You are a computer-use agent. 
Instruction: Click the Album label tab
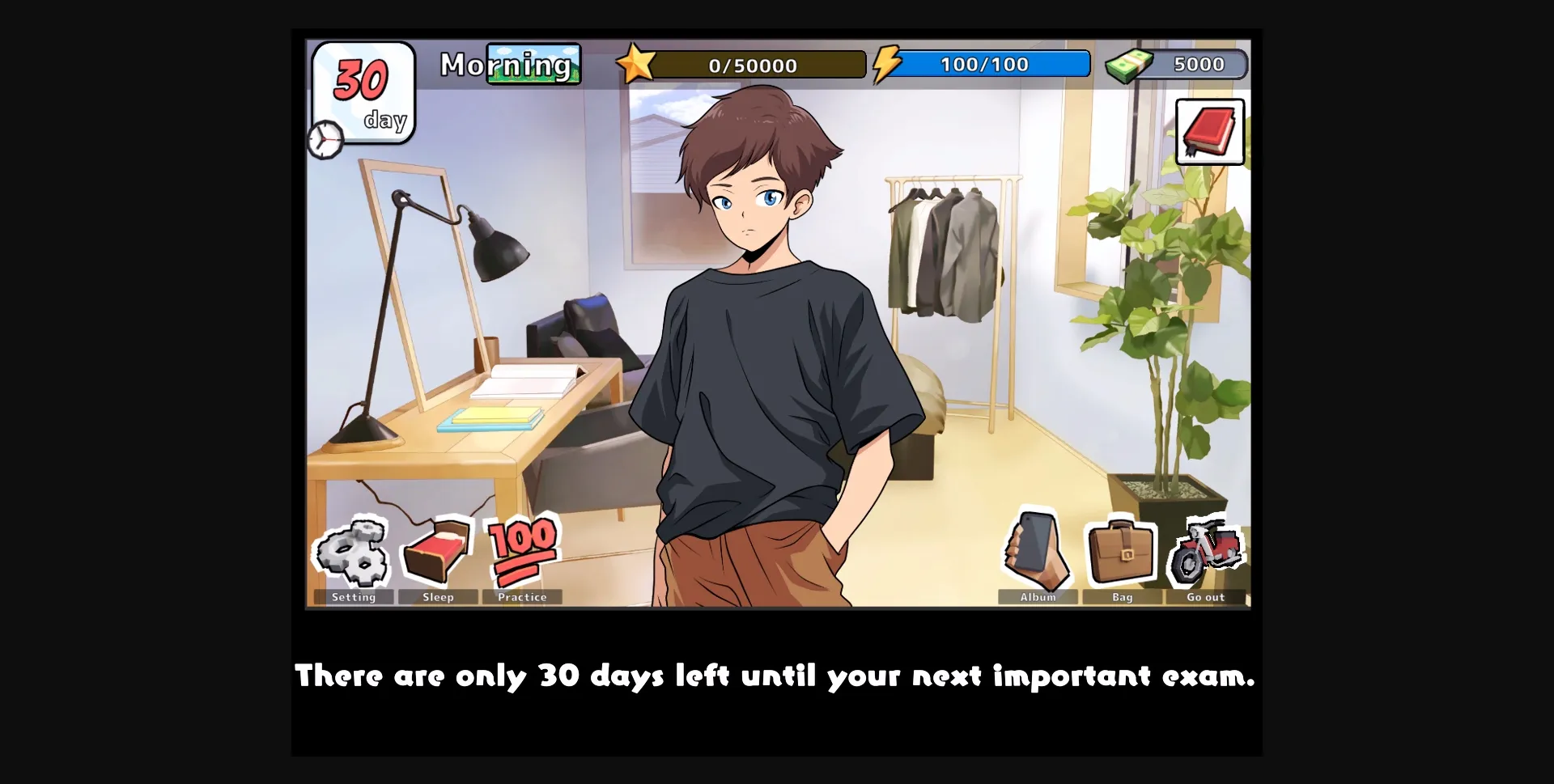(1038, 597)
